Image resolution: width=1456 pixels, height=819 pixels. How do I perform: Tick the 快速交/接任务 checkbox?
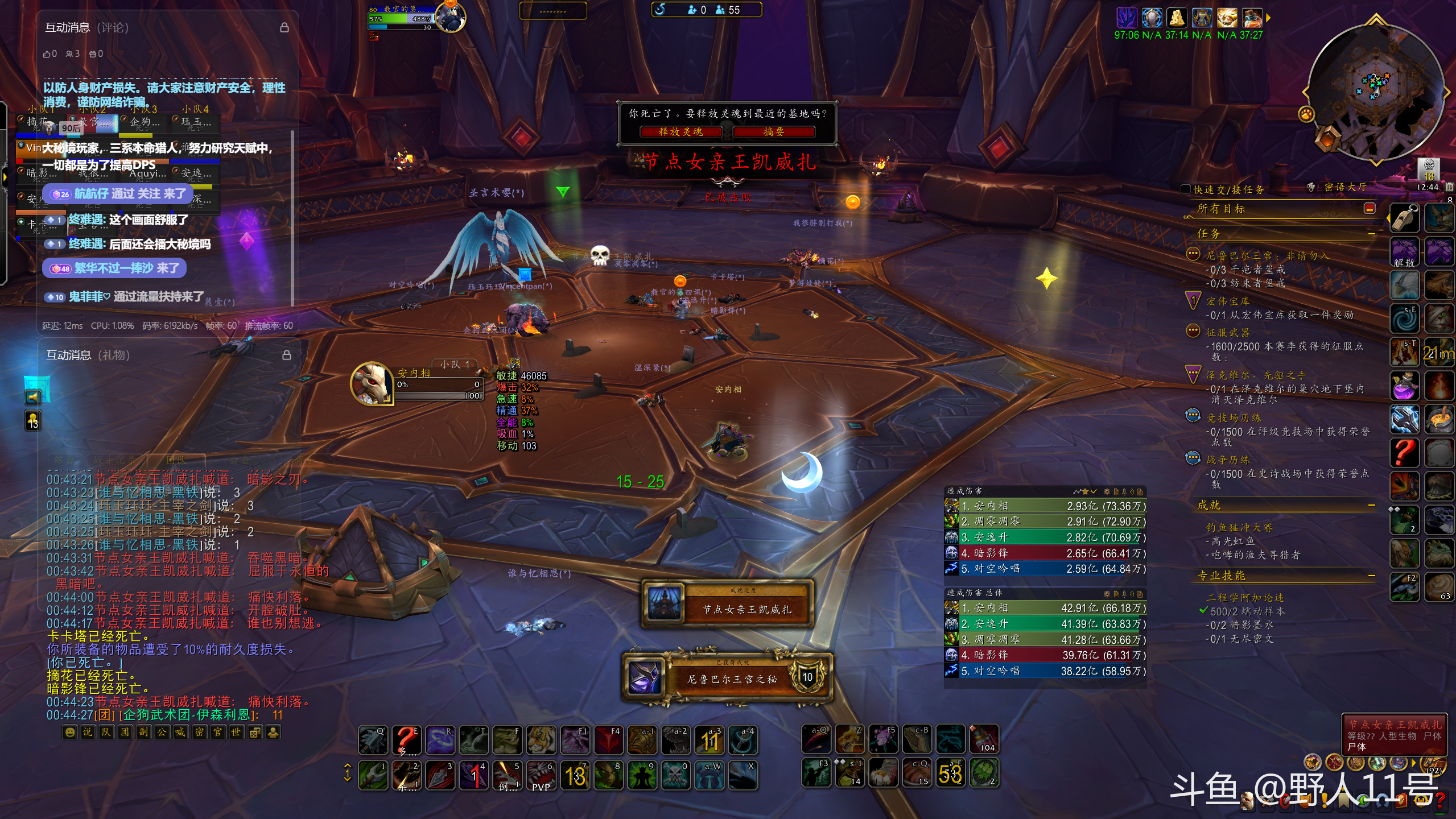pos(1186,189)
